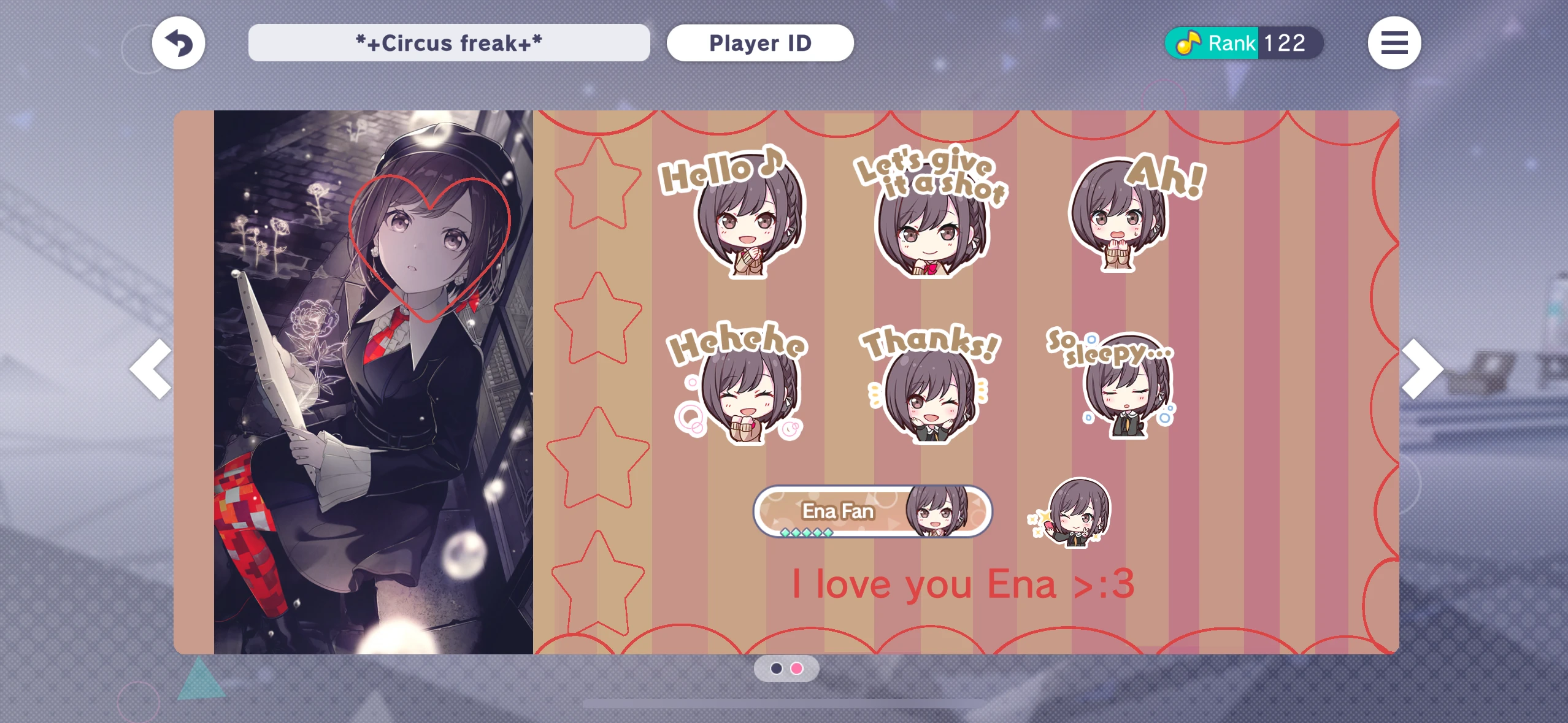
Task: Tap the back arrow to return
Action: 179,42
